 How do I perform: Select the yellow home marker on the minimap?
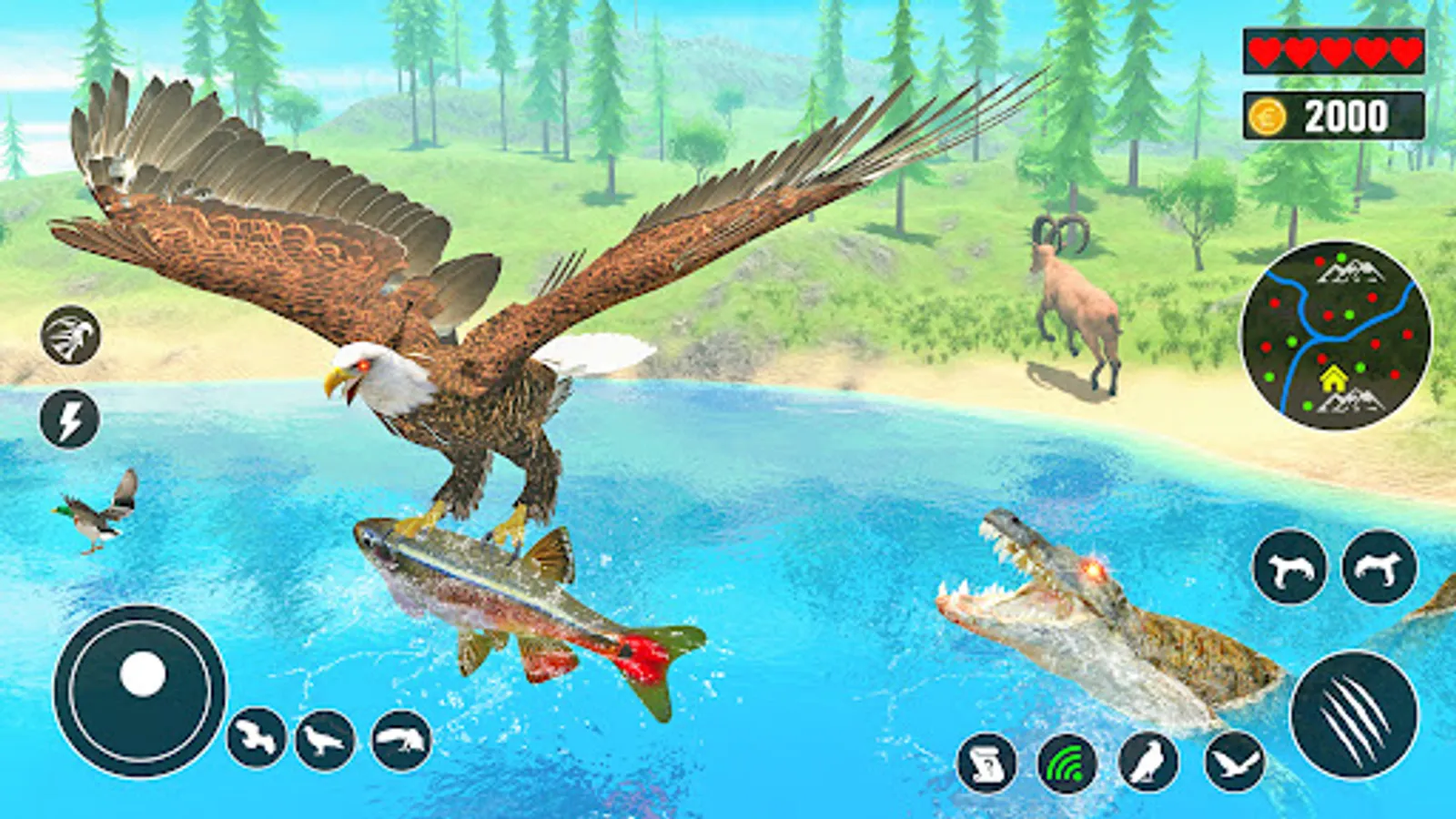[1332, 378]
